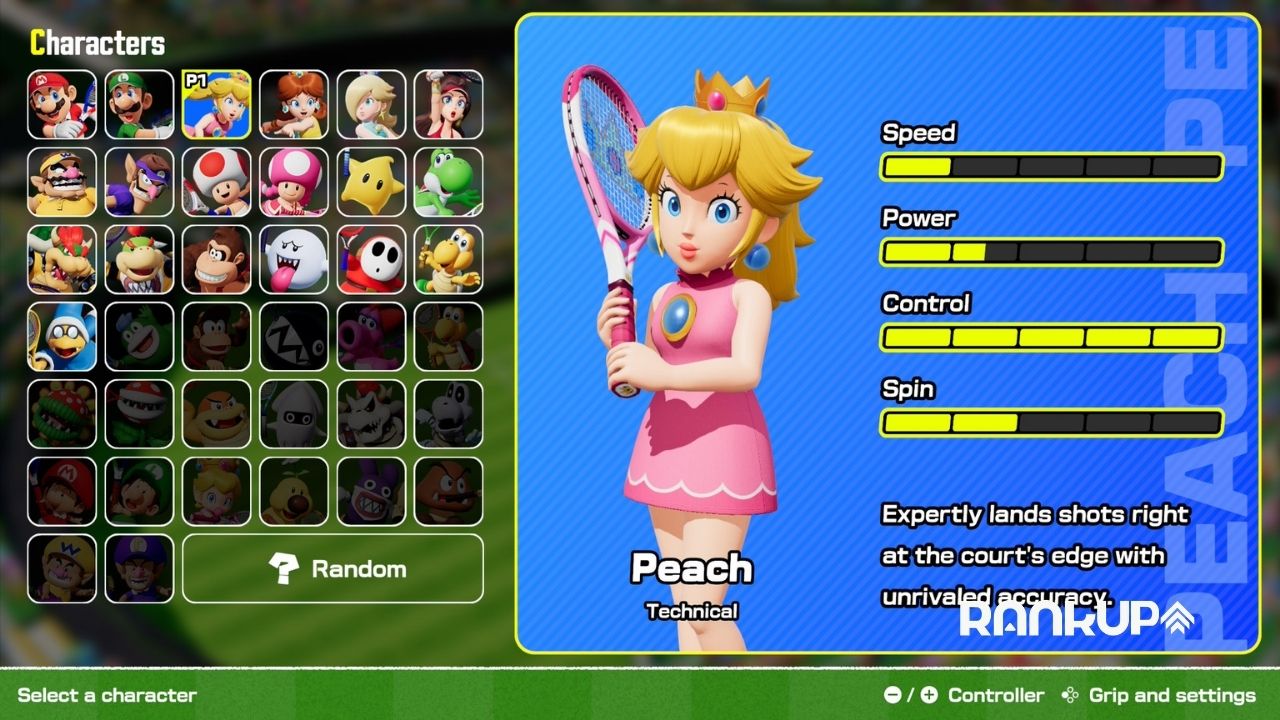Click the Random character button

[x=333, y=569]
